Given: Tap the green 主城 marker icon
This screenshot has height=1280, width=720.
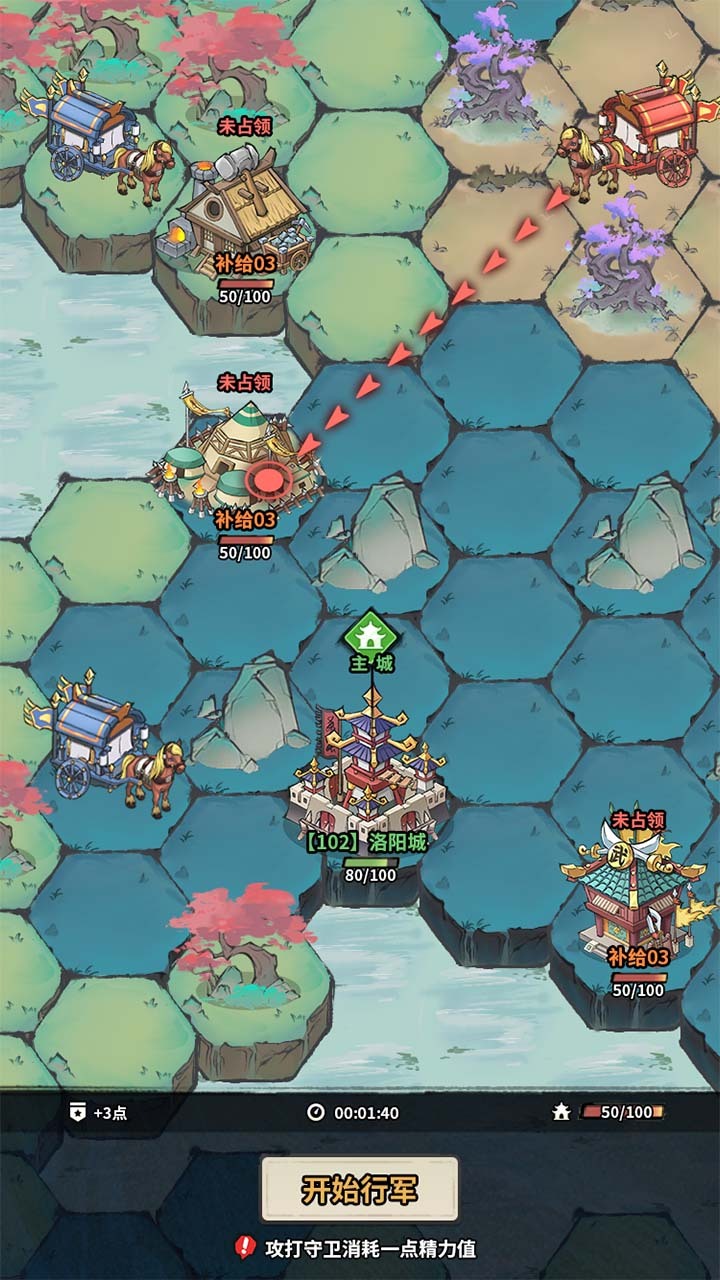Looking at the screenshot, I should tap(371, 634).
